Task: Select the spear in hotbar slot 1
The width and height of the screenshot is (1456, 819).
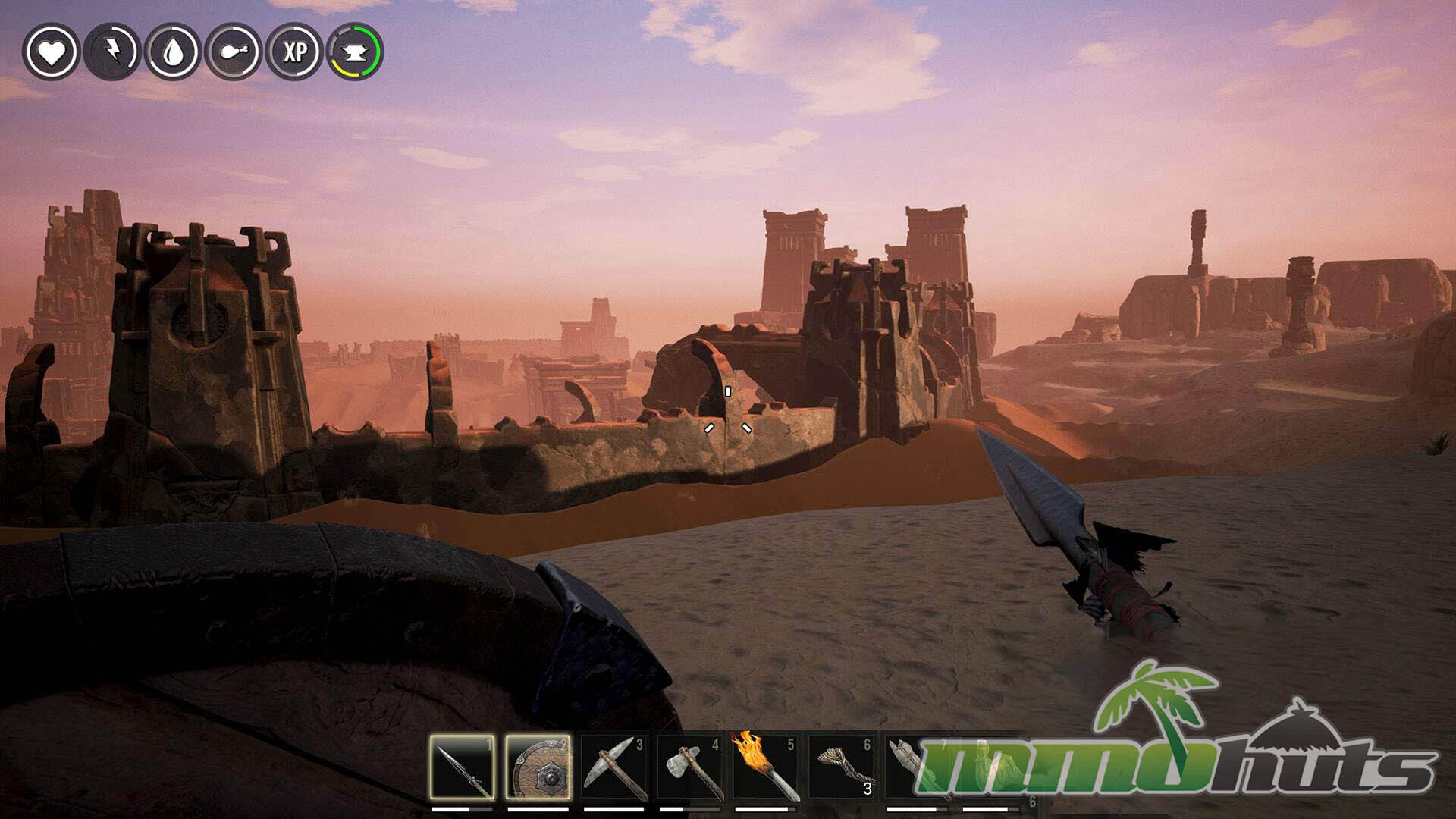Action: tap(462, 767)
